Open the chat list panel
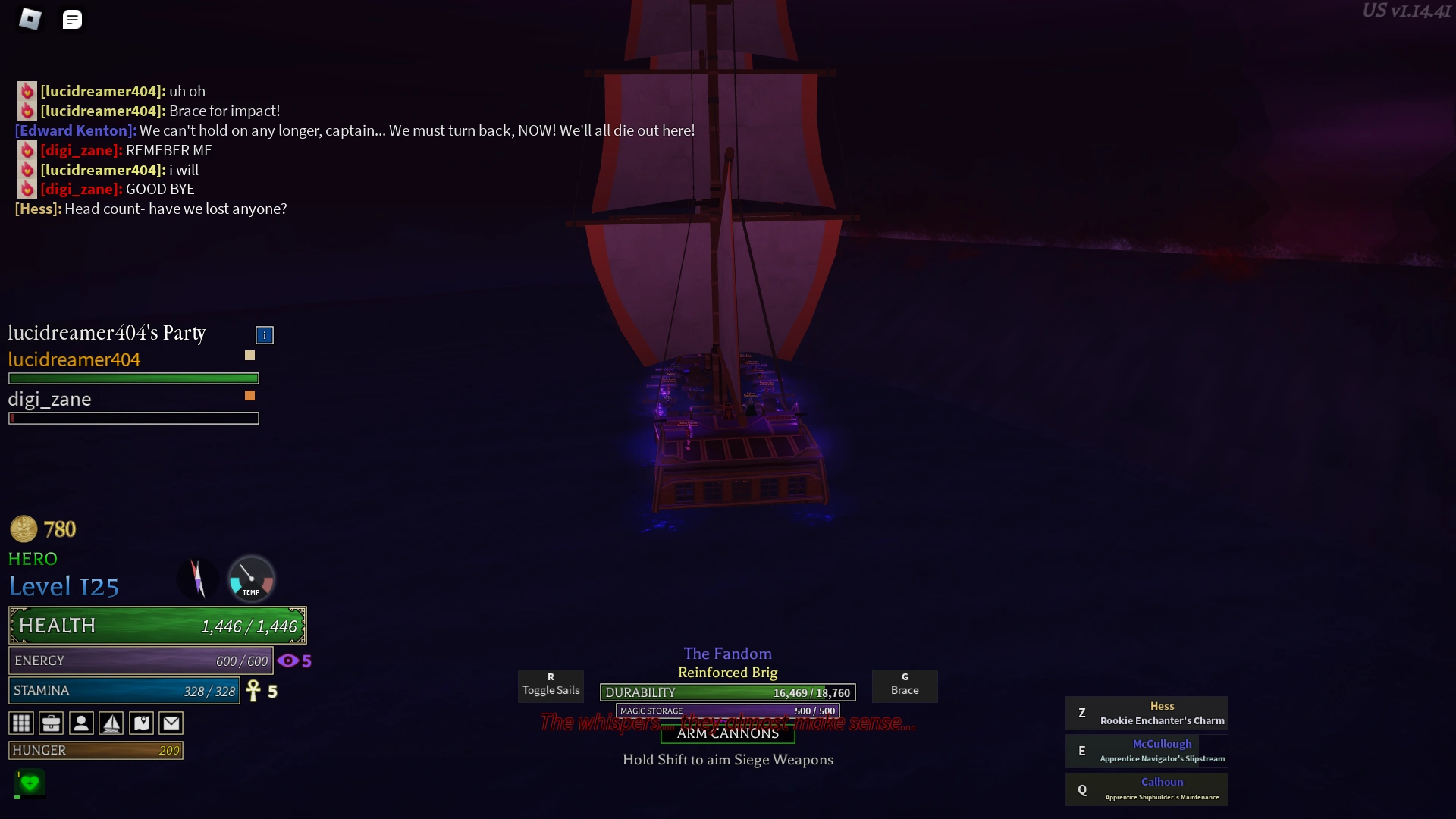Screen dimensions: 1456x819 pyautogui.click(x=72, y=19)
